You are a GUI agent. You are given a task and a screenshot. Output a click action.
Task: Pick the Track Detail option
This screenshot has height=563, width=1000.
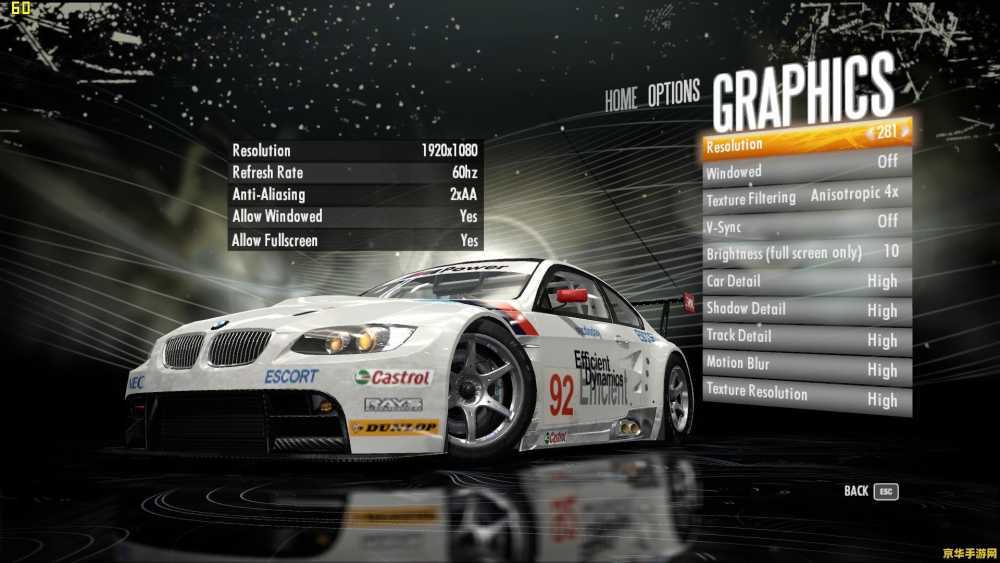(x=805, y=337)
